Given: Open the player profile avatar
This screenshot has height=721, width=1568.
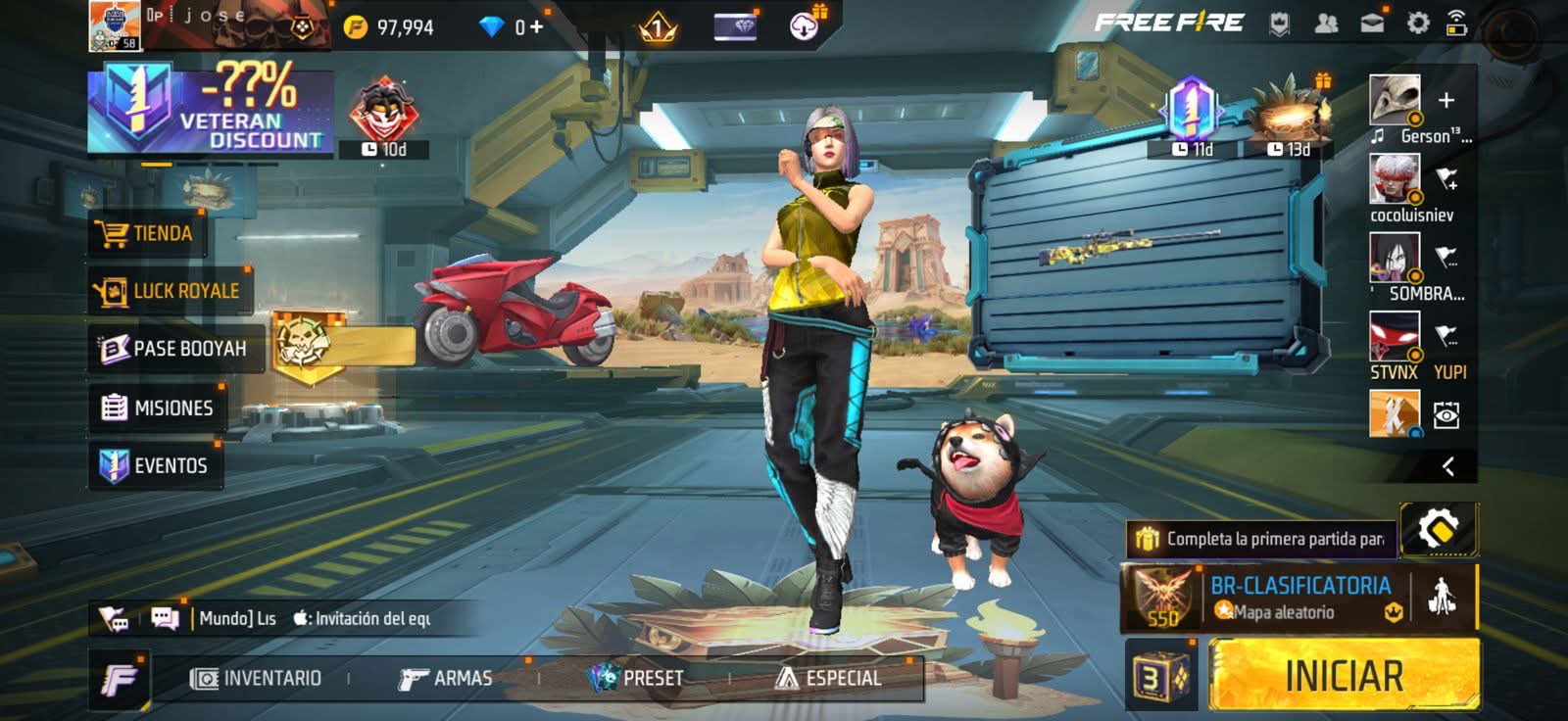Looking at the screenshot, I should coord(114,25).
